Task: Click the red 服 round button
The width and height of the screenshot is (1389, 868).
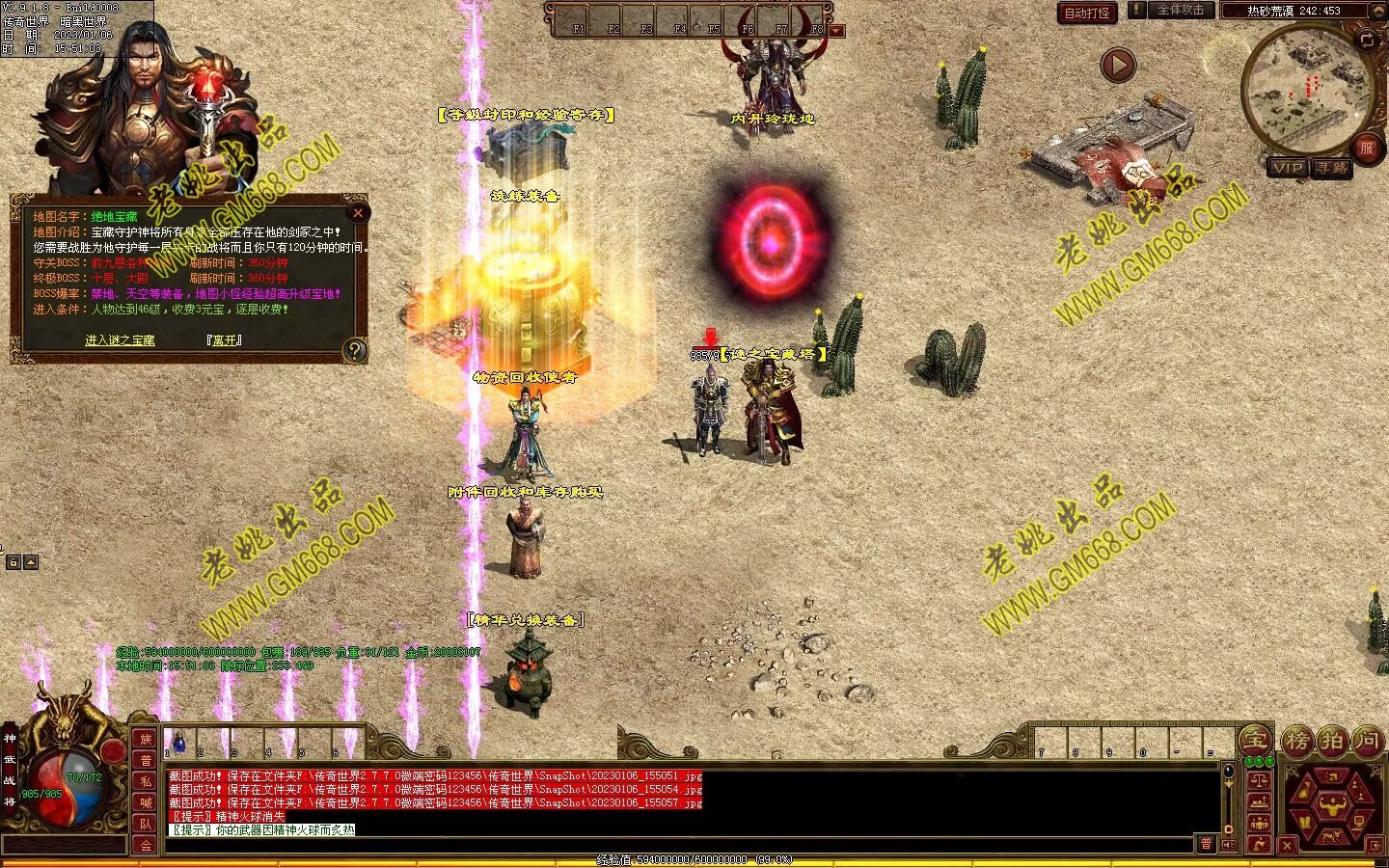Action: (1366, 148)
